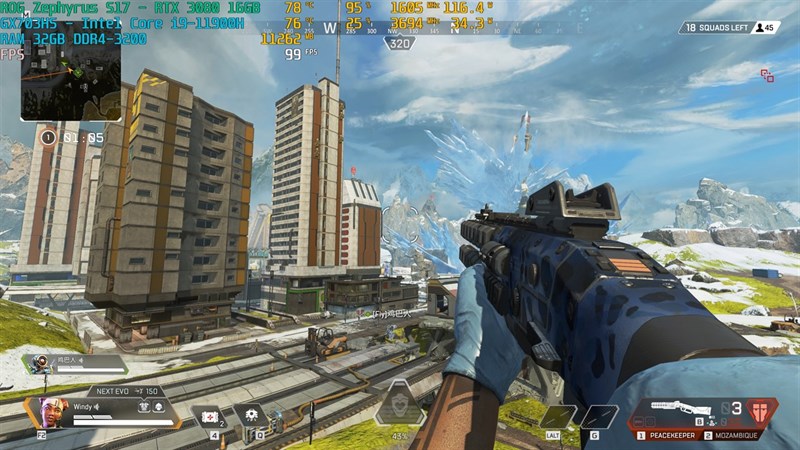This screenshot has width=800, height=450.
Task: Activate the tactical ability icon
Action: [x=250, y=414]
